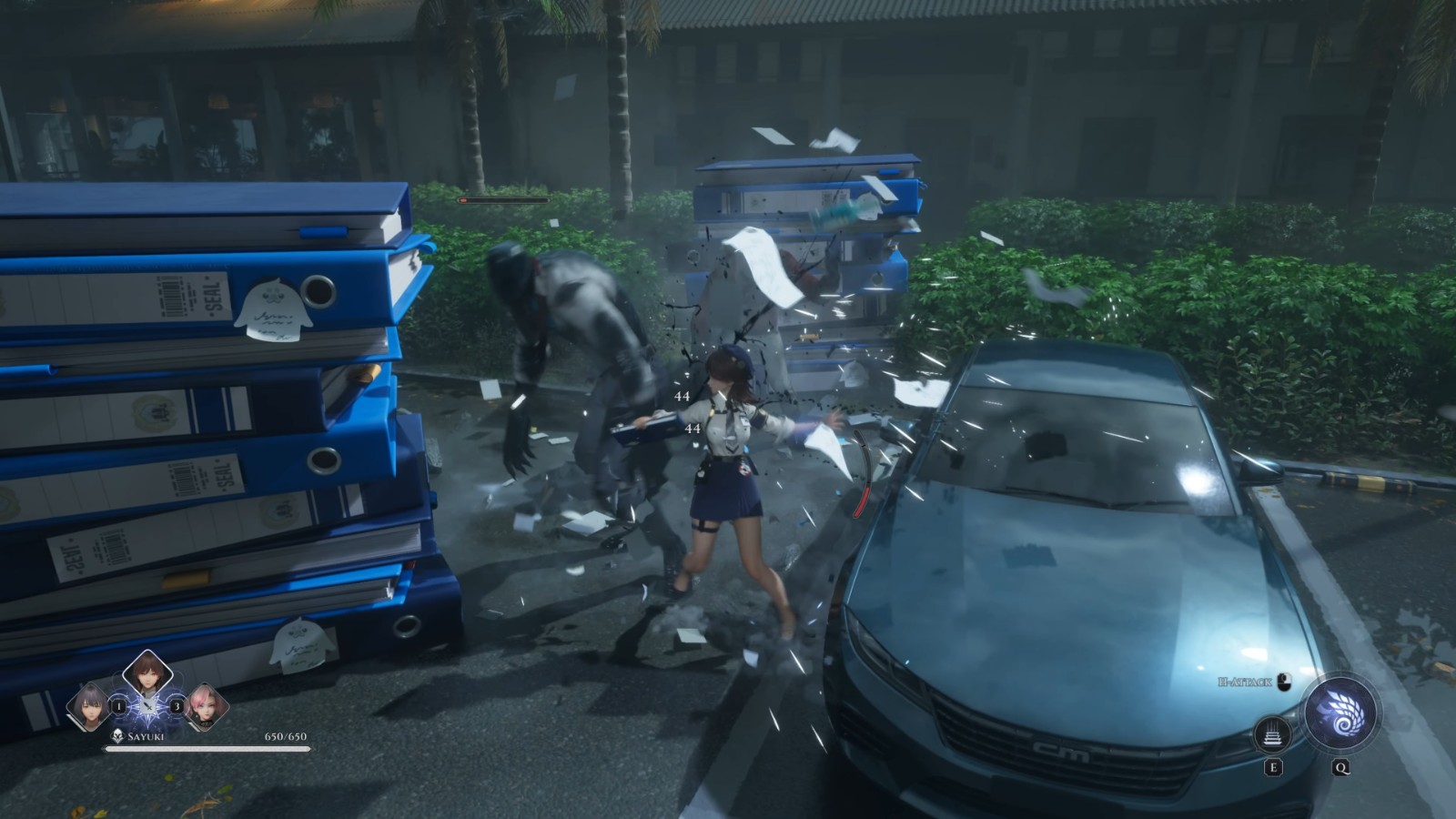Switch to the pink-haired party member
The width and height of the screenshot is (1456, 819).
[205, 707]
